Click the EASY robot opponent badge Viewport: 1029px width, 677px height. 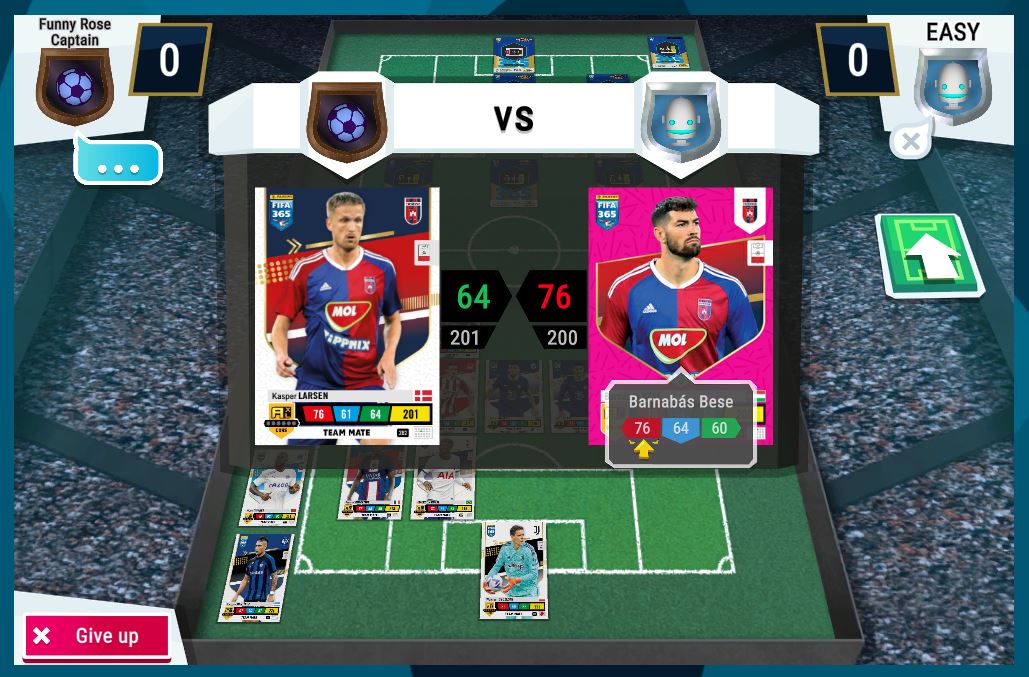pos(951,87)
